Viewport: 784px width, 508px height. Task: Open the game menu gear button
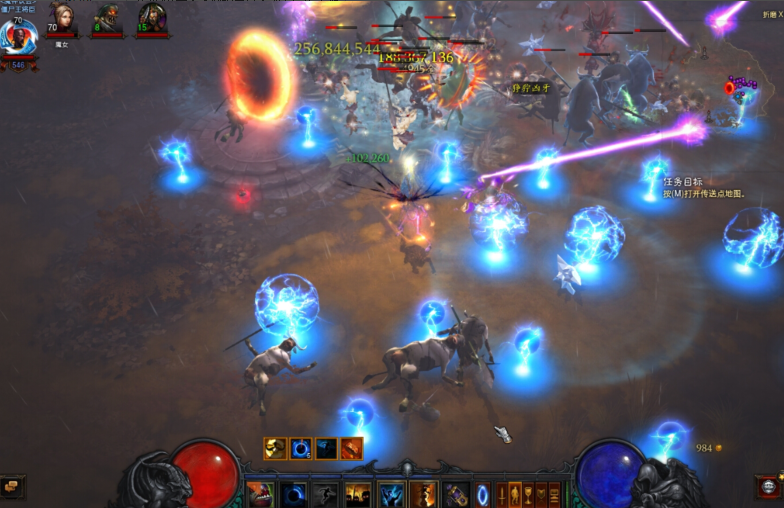pyautogui.click(x=769, y=487)
